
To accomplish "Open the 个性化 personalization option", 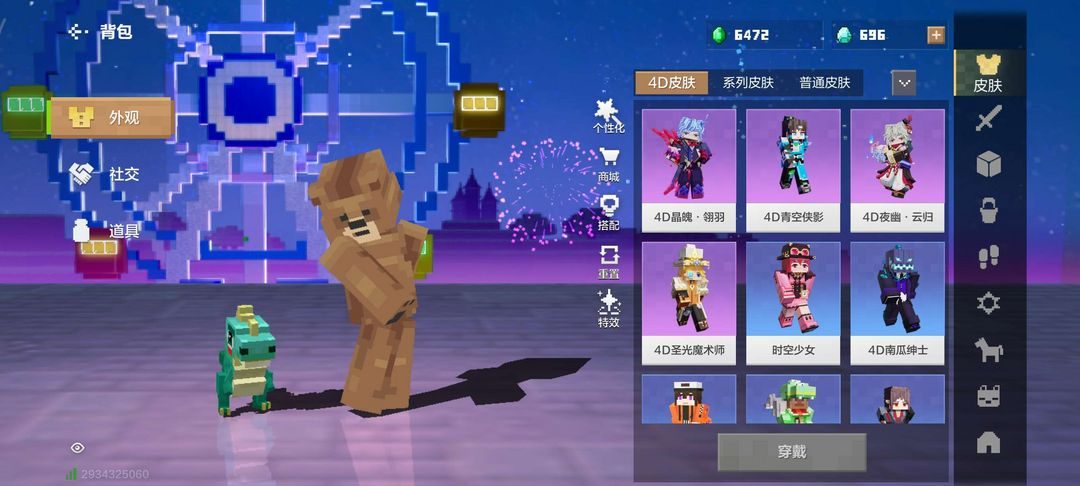I will 608,116.
